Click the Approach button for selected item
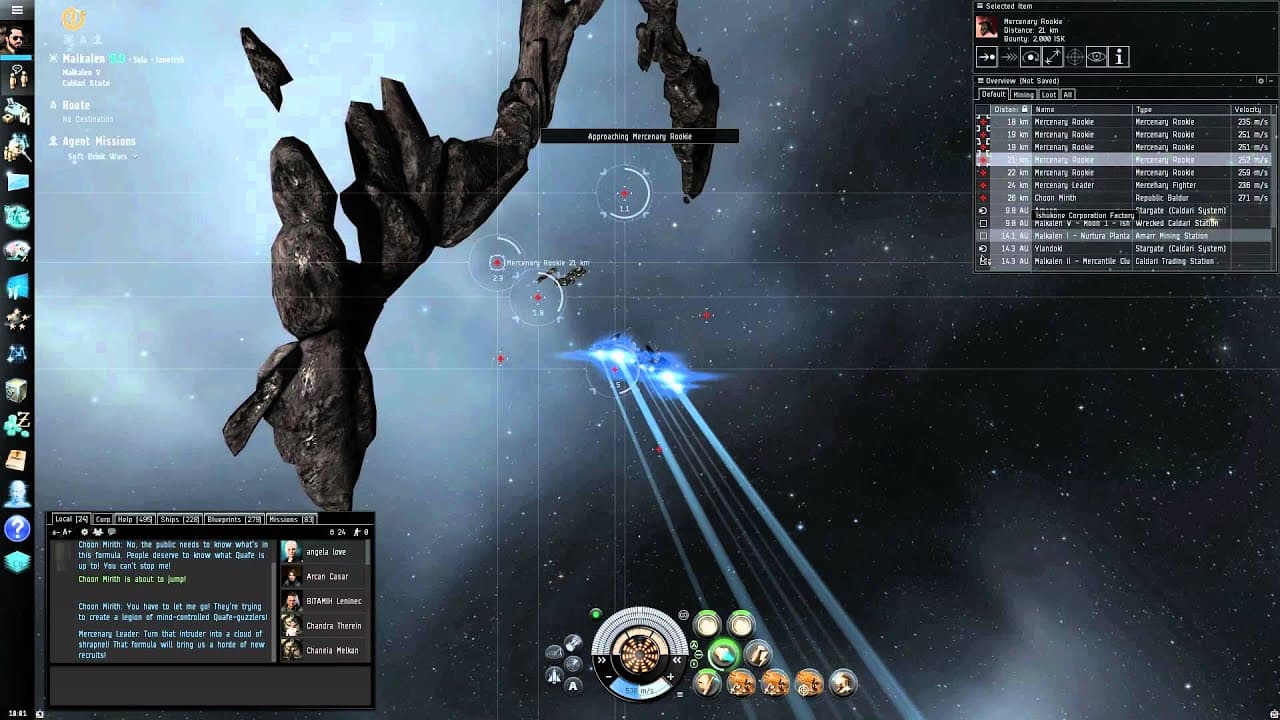 tap(987, 57)
